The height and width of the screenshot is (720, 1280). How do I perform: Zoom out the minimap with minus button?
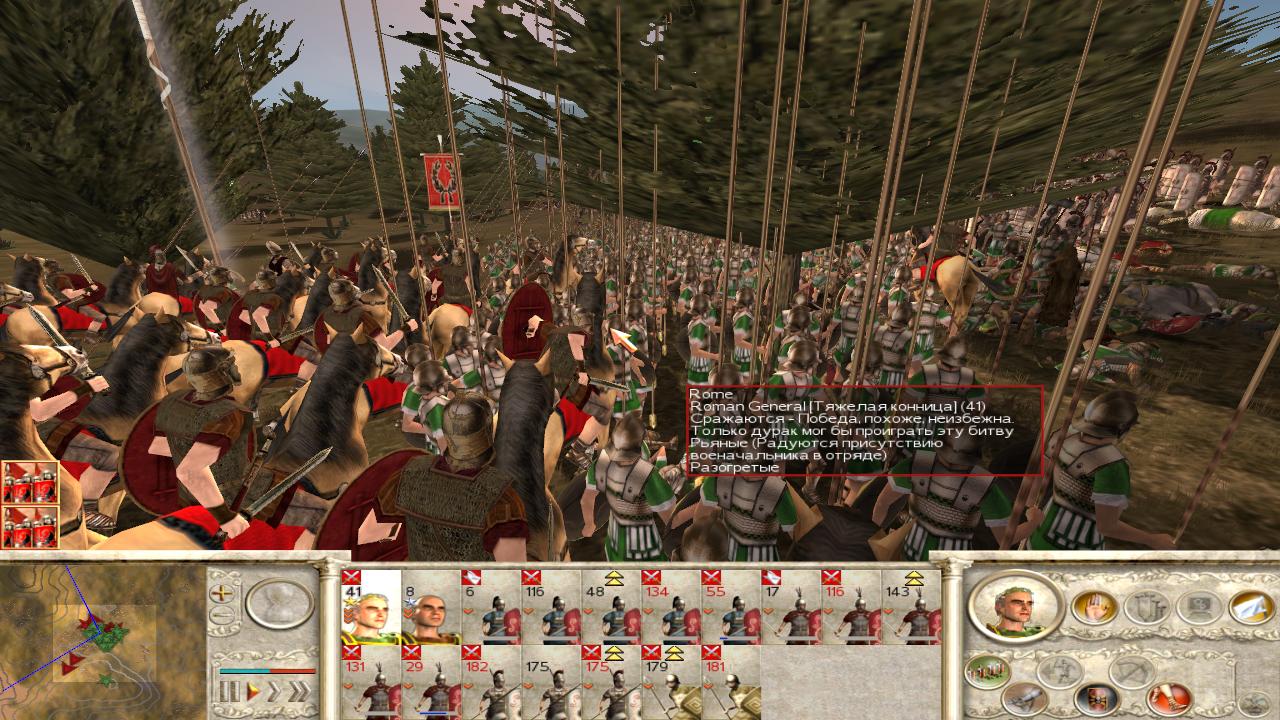[221, 616]
